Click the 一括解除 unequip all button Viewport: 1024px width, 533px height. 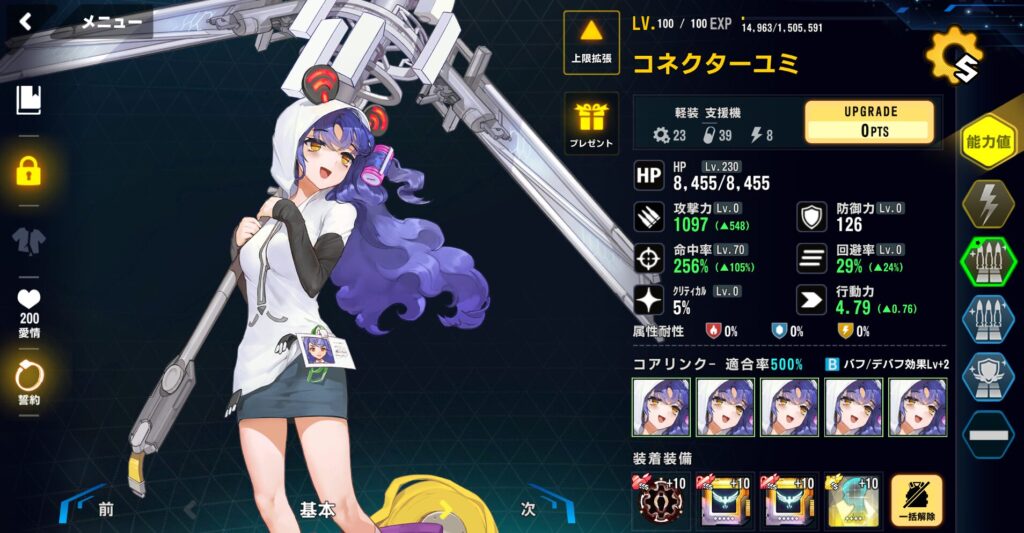[x=916, y=501]
